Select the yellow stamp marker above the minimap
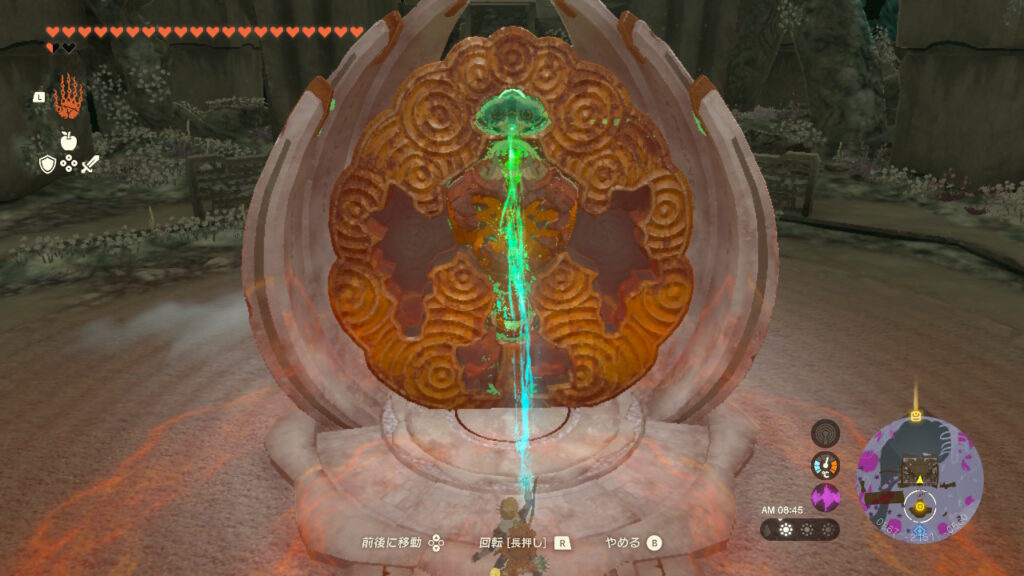The height and width of the screenshot is (576, 1024). coord(914,414)
